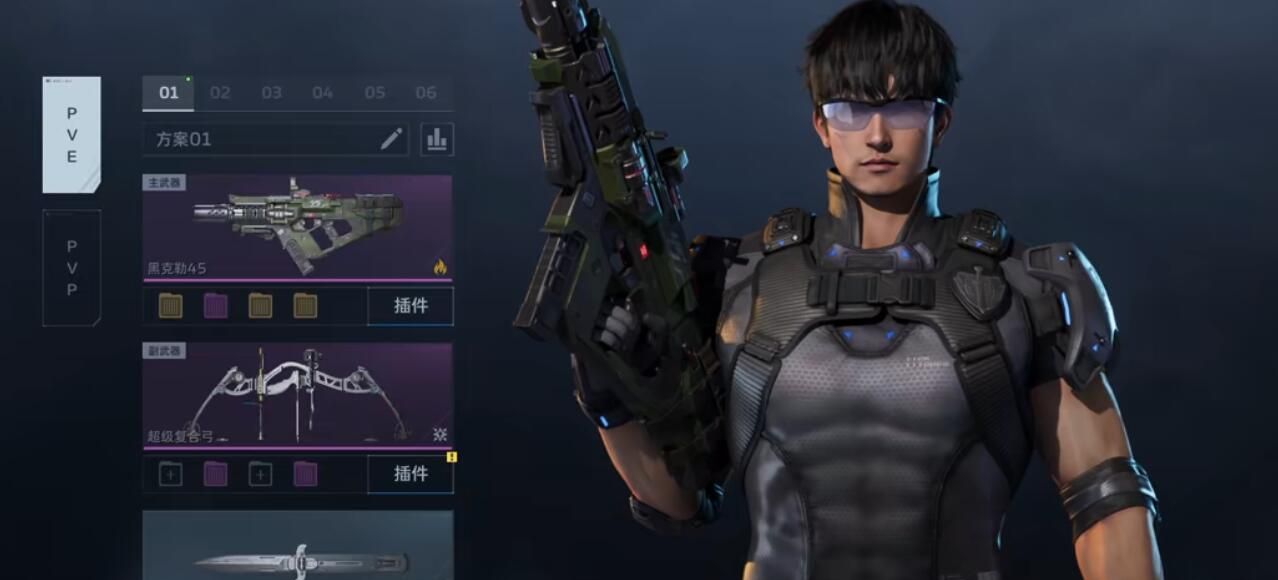The width and height of the screenshot is (1278, 580).
Task: Choose the knife melee weapon card
Action: (297, 548)
